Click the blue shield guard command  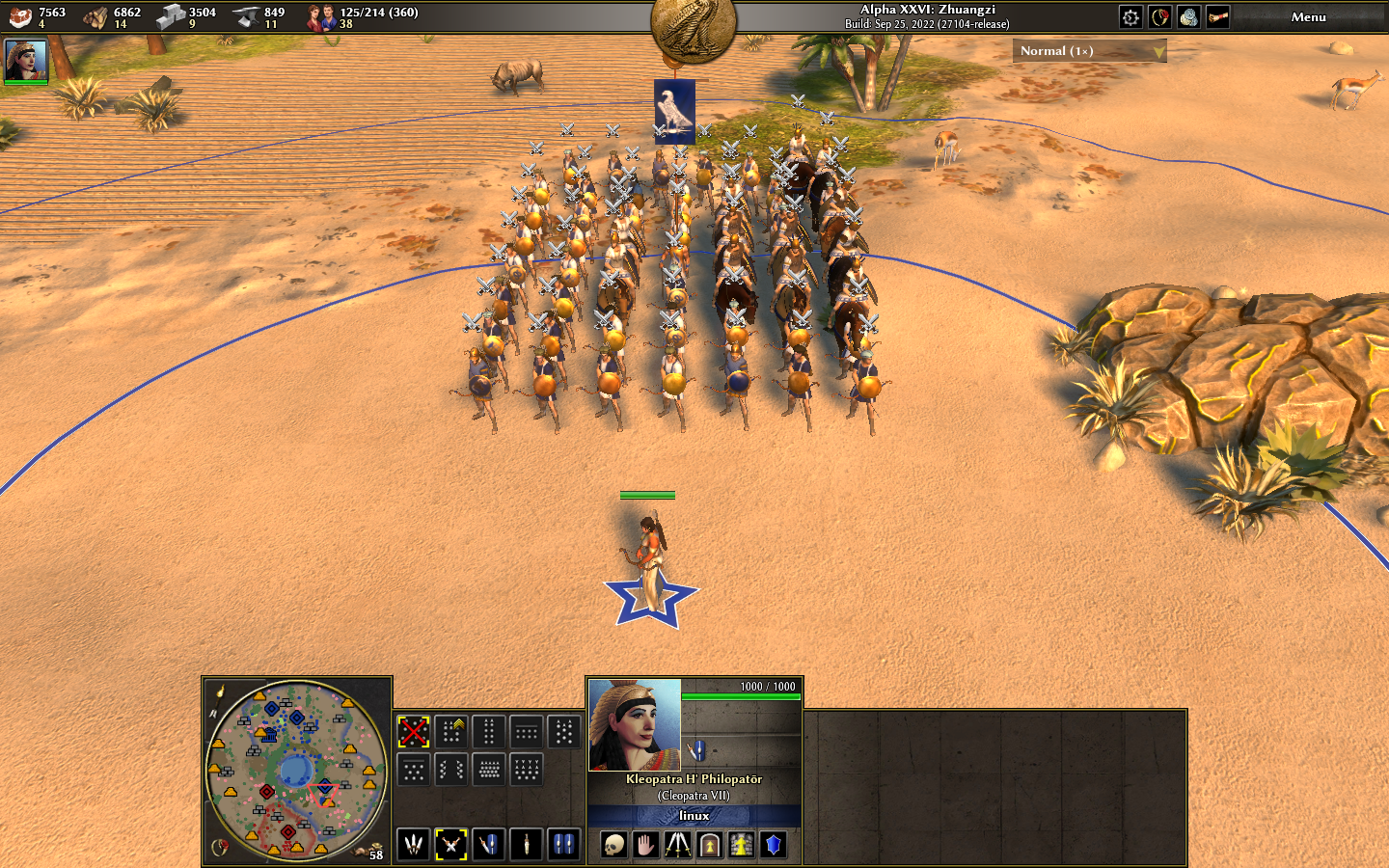point(773,846)
